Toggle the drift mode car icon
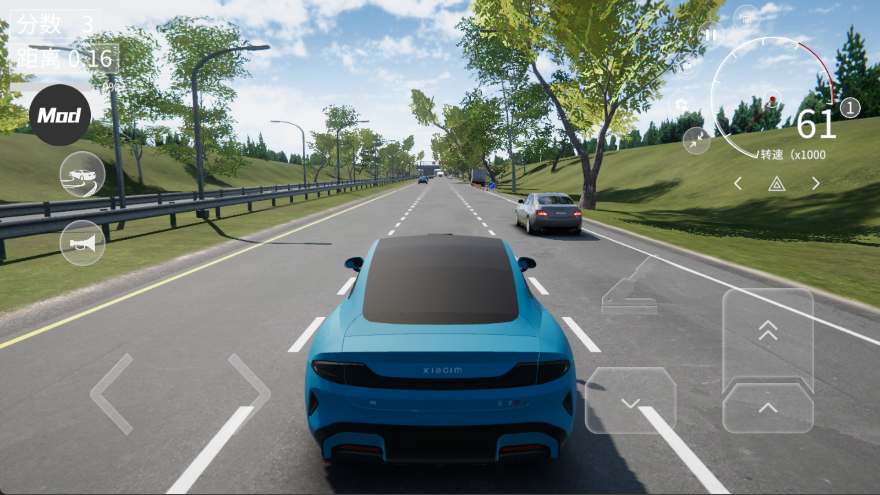Viewport: 880px width, 495px height. pos(82,174)
